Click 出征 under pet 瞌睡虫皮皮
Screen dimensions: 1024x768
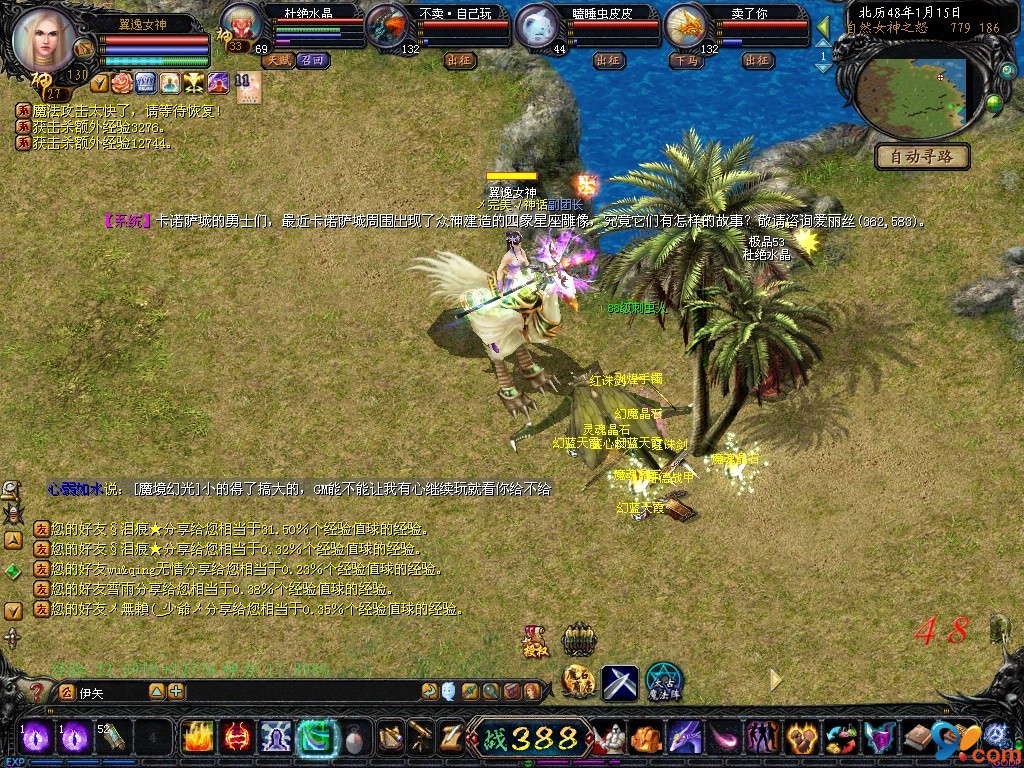[608, 61]
